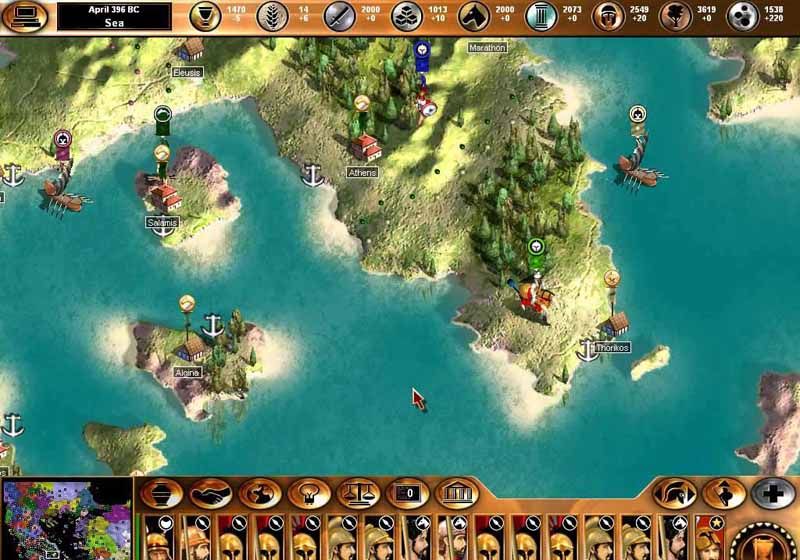Screen dimensions: 800x560
Task: Select the Salamis city label
Action: coord(161,222)
